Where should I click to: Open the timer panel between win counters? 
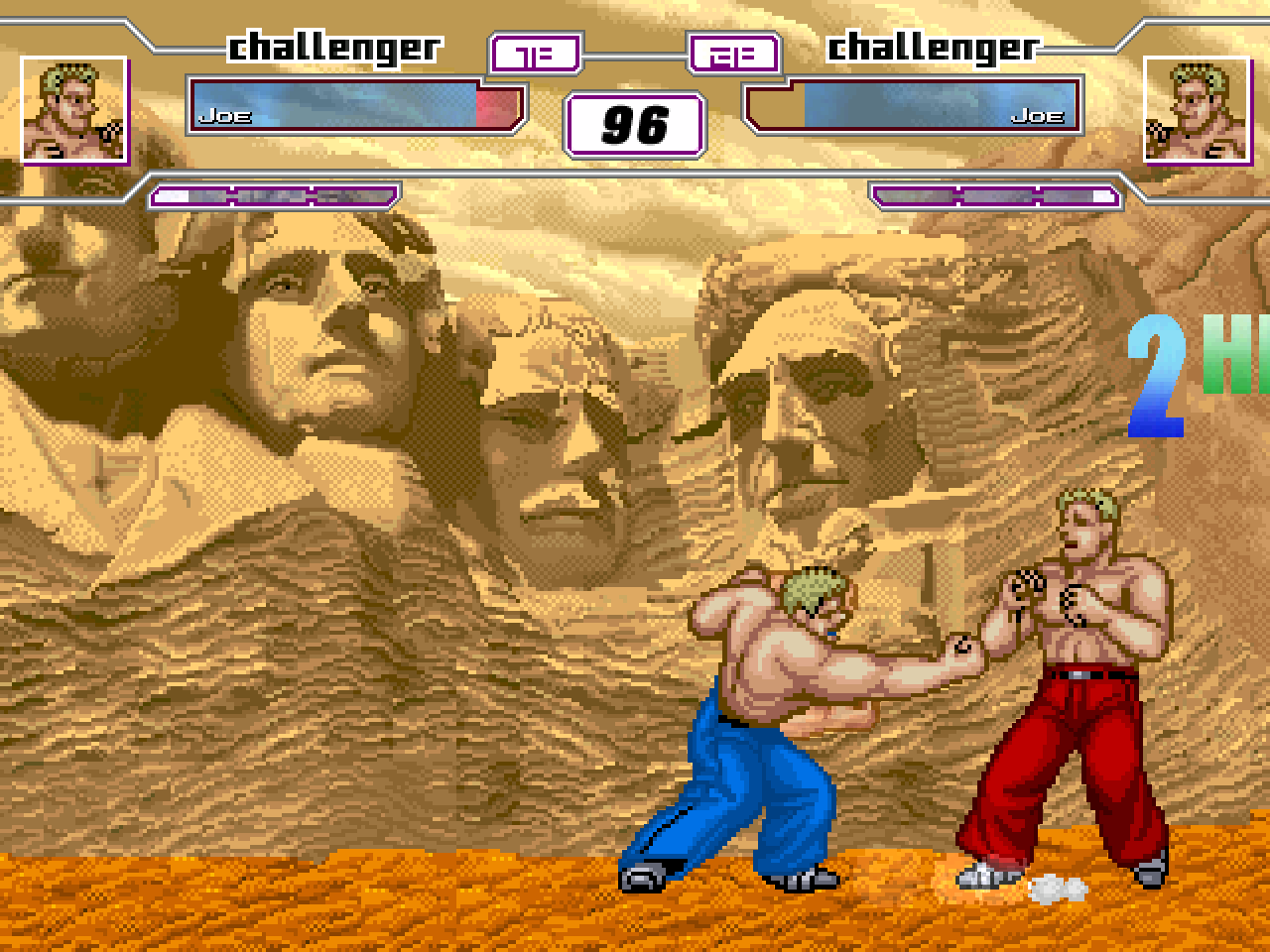634,124
